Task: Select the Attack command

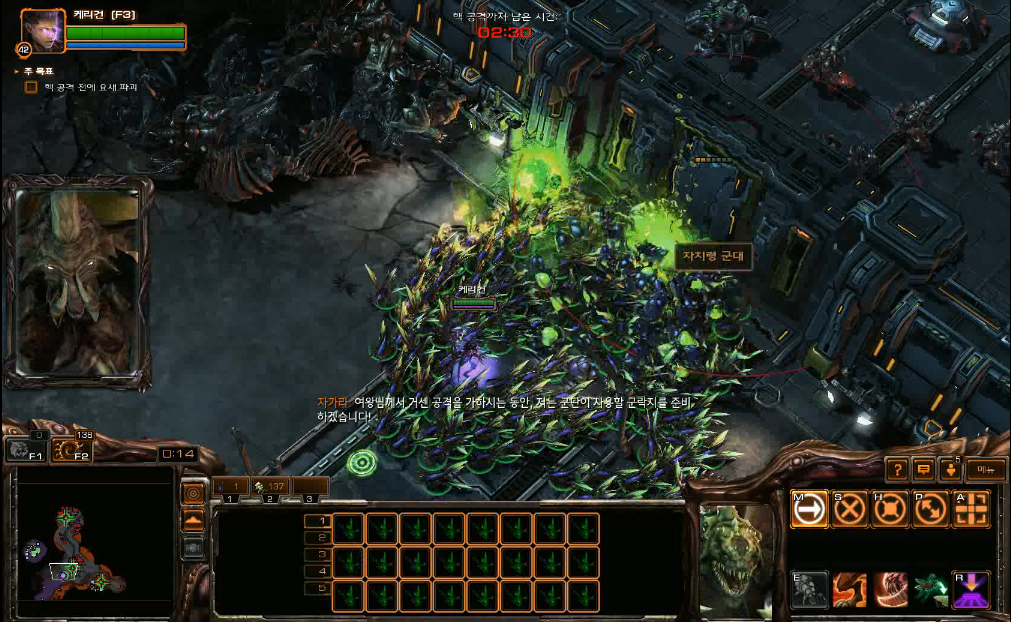Action: 971,509
